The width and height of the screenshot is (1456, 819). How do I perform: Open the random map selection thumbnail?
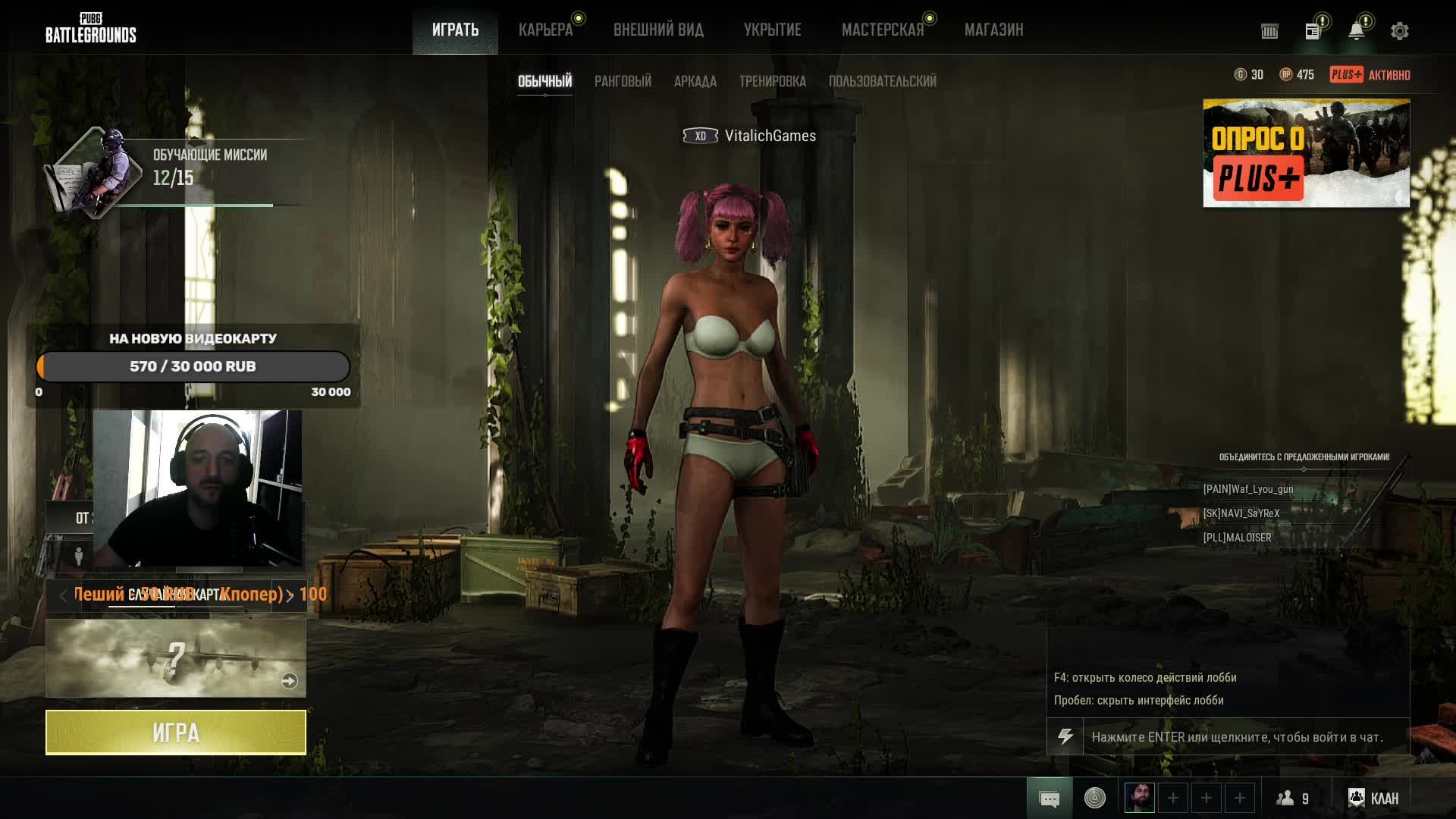176,658
